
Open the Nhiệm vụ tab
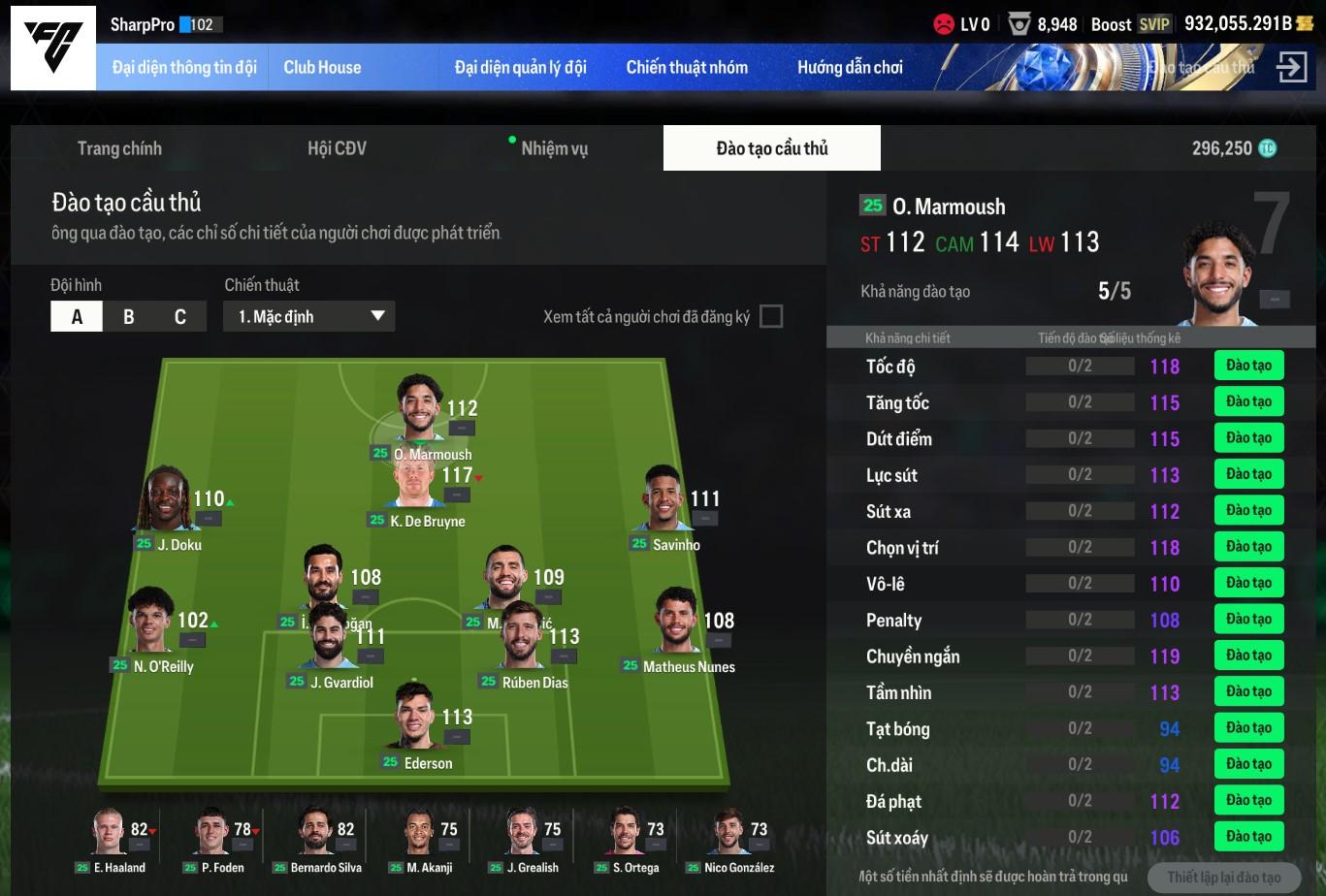tap(554, 148)
